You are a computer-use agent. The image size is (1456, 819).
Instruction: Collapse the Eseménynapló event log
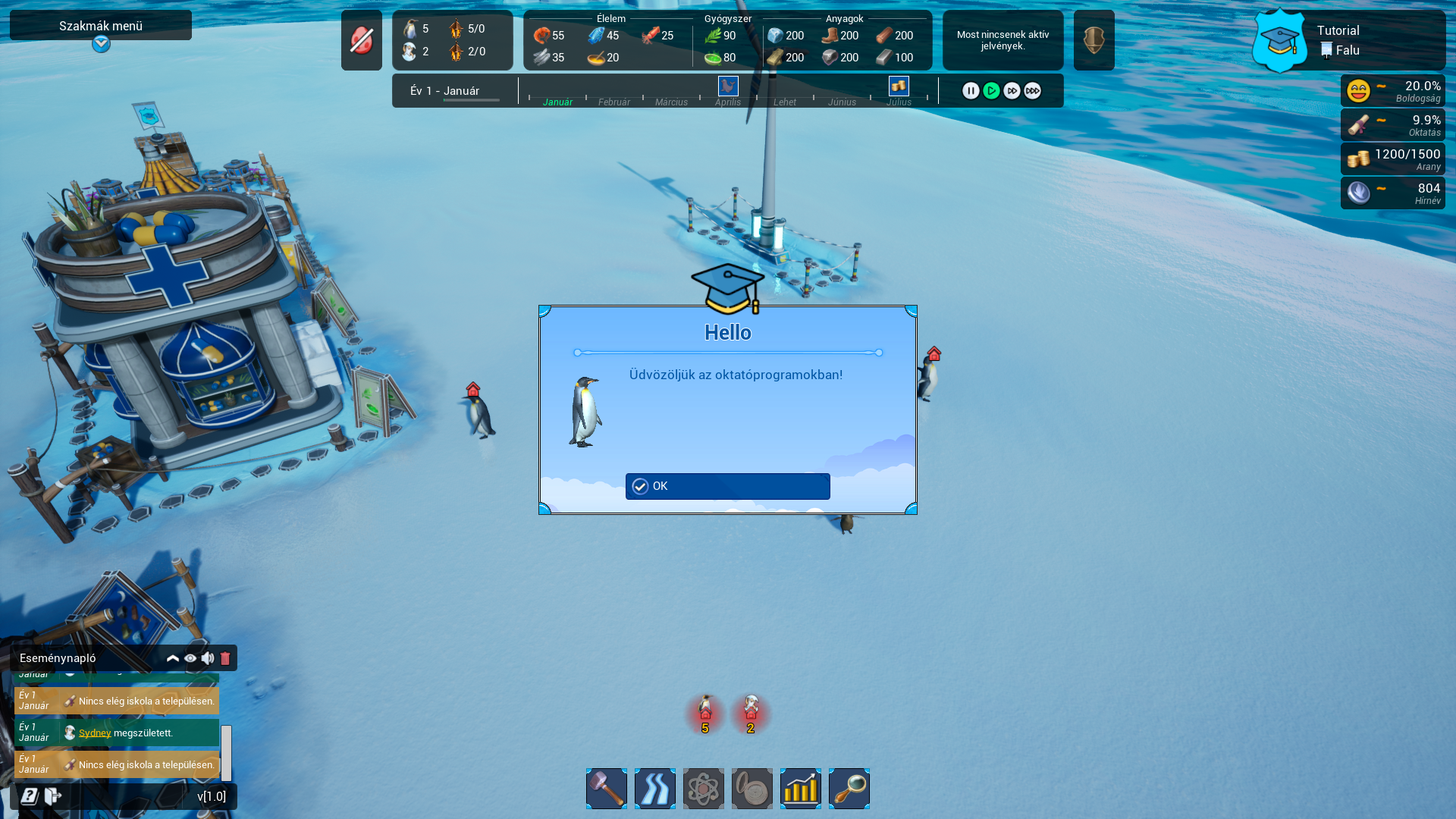coord(173,658)
